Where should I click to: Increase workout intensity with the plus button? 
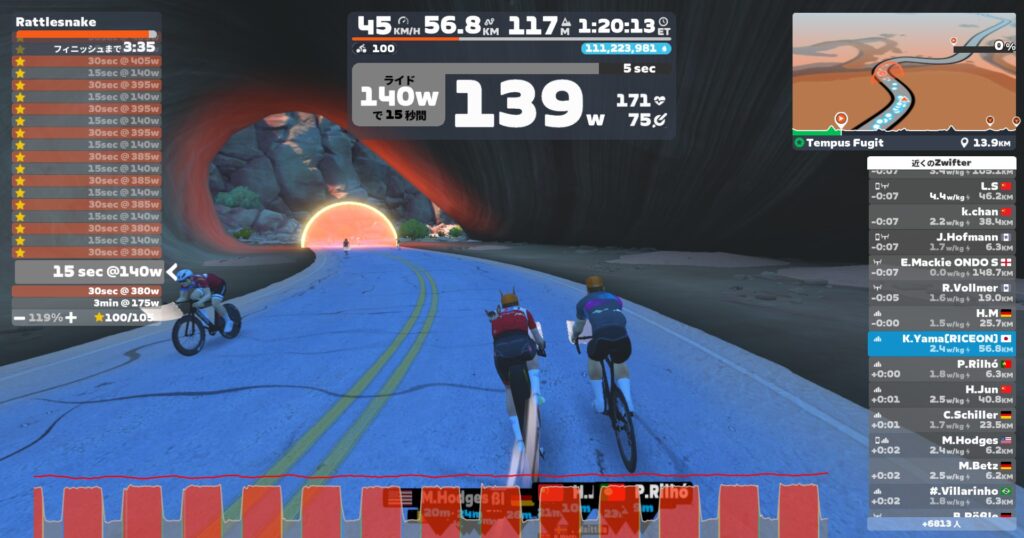71,317
